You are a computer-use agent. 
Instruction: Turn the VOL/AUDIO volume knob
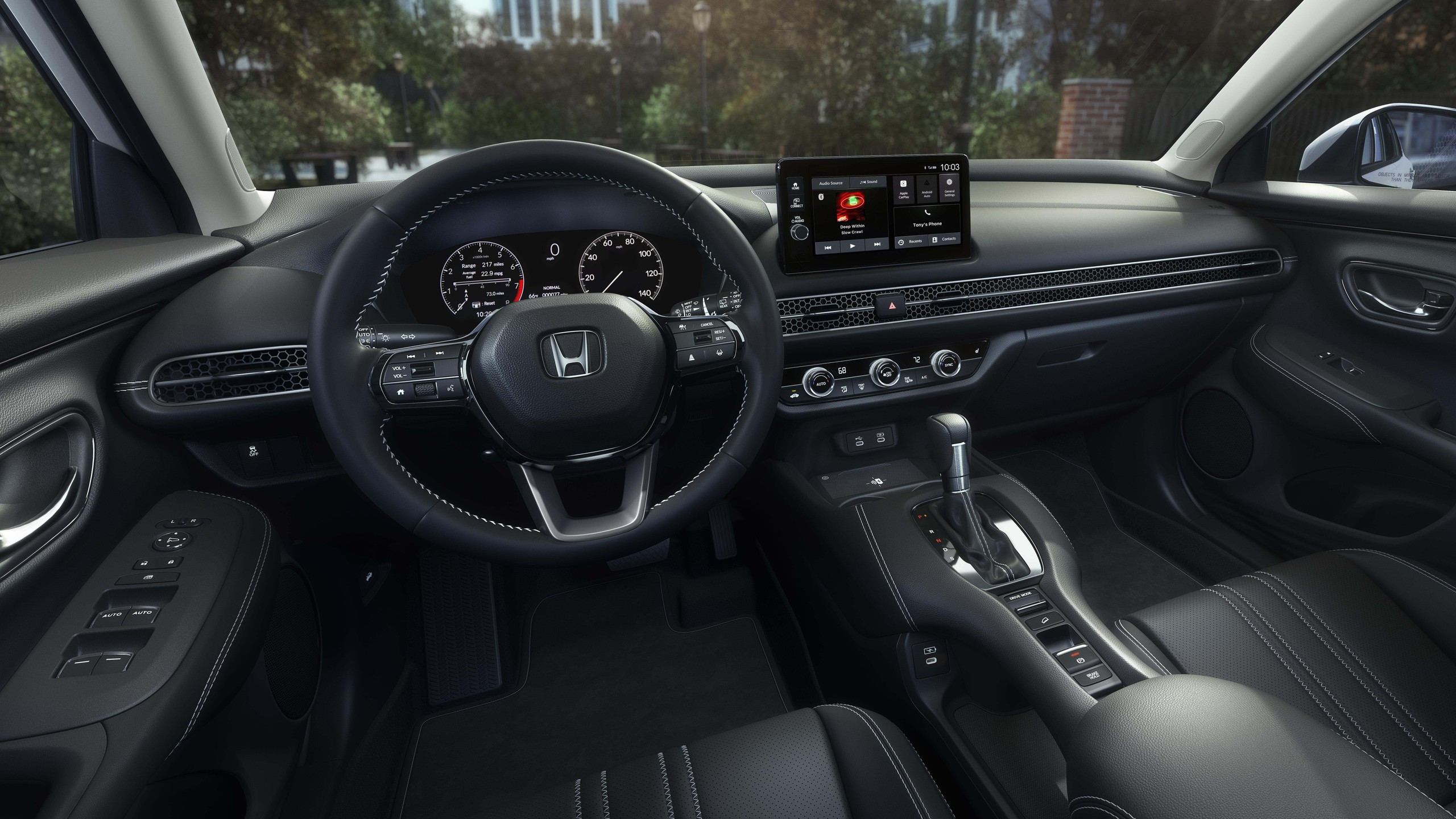[x=800, y=230]
